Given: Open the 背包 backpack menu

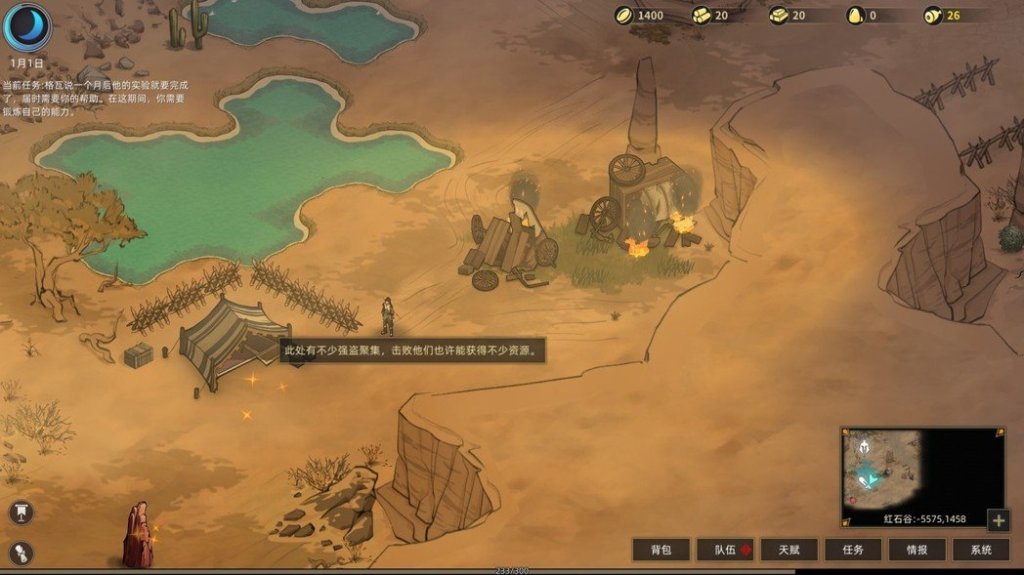Looking at the screenshot, I should (661, 549).
